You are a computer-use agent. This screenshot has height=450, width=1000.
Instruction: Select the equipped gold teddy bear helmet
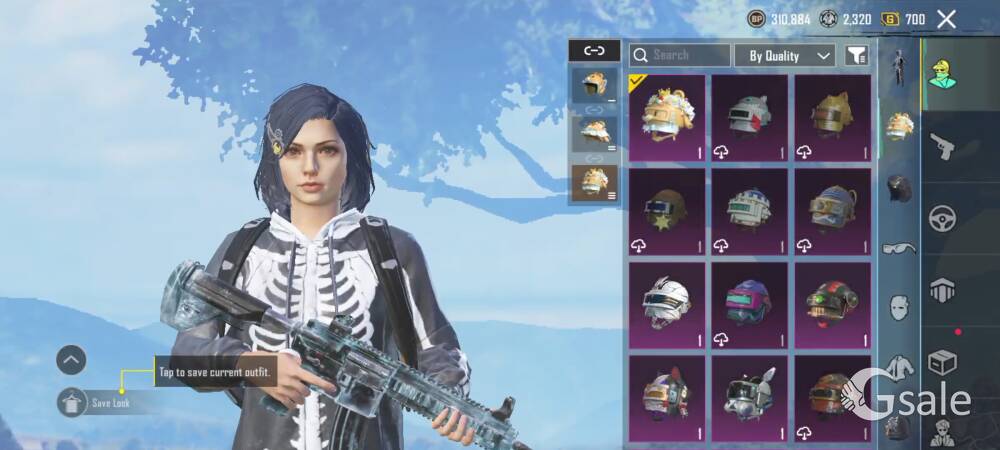(667, 118)
